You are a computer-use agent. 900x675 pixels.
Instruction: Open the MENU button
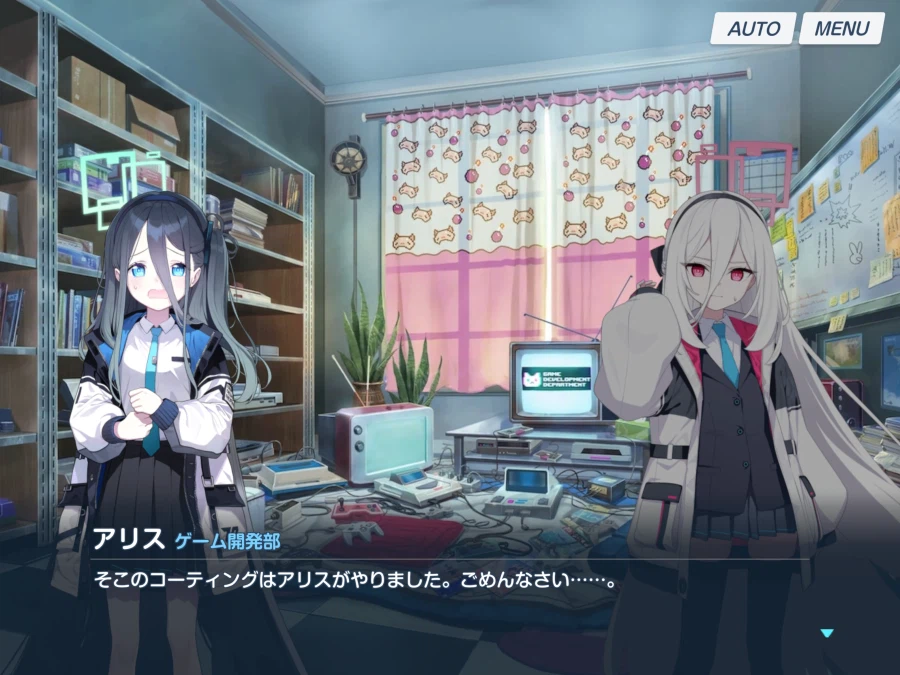841,28
